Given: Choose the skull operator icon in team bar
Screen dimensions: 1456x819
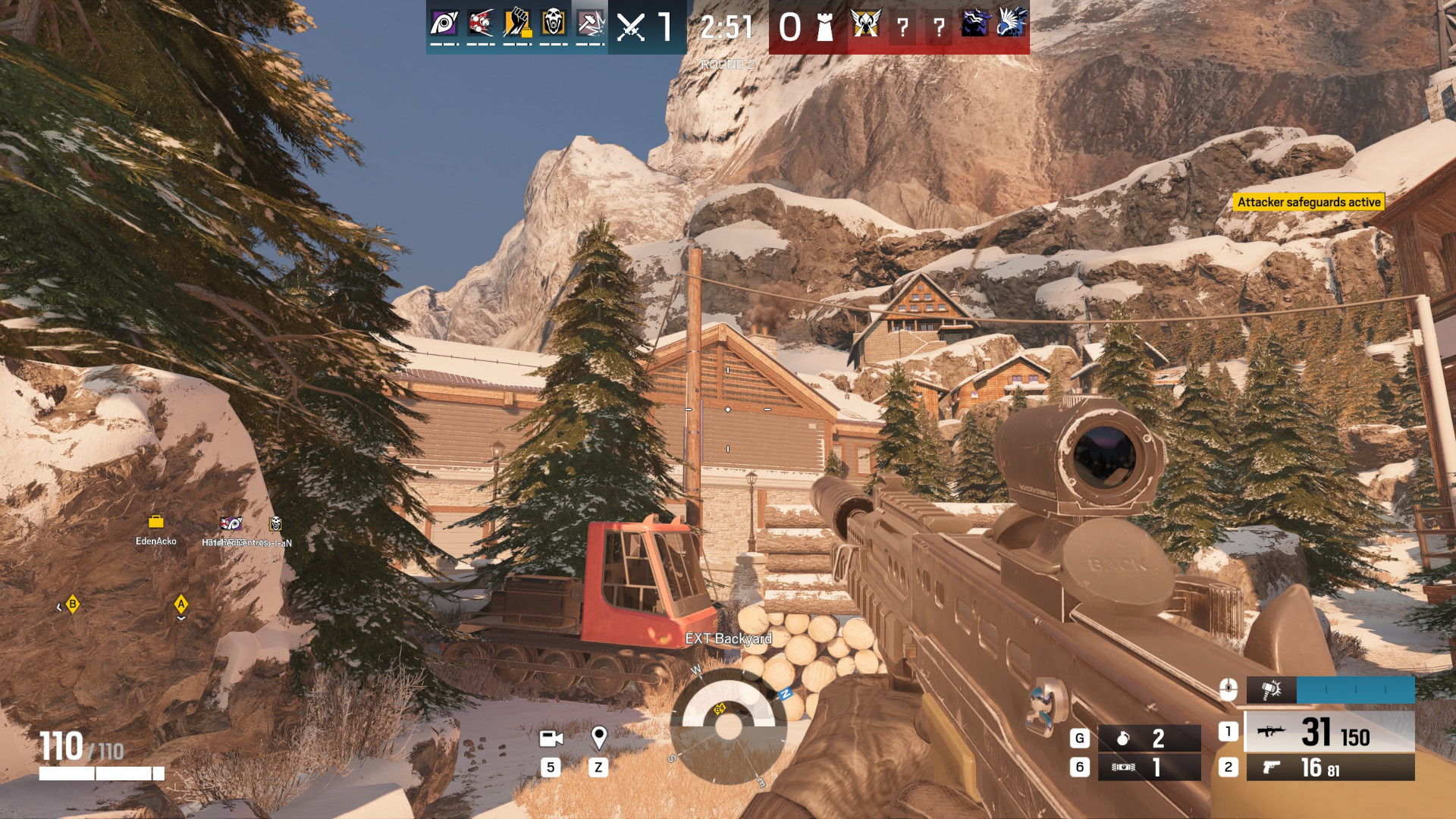Looking at the screenshot, I should (554, 24).
